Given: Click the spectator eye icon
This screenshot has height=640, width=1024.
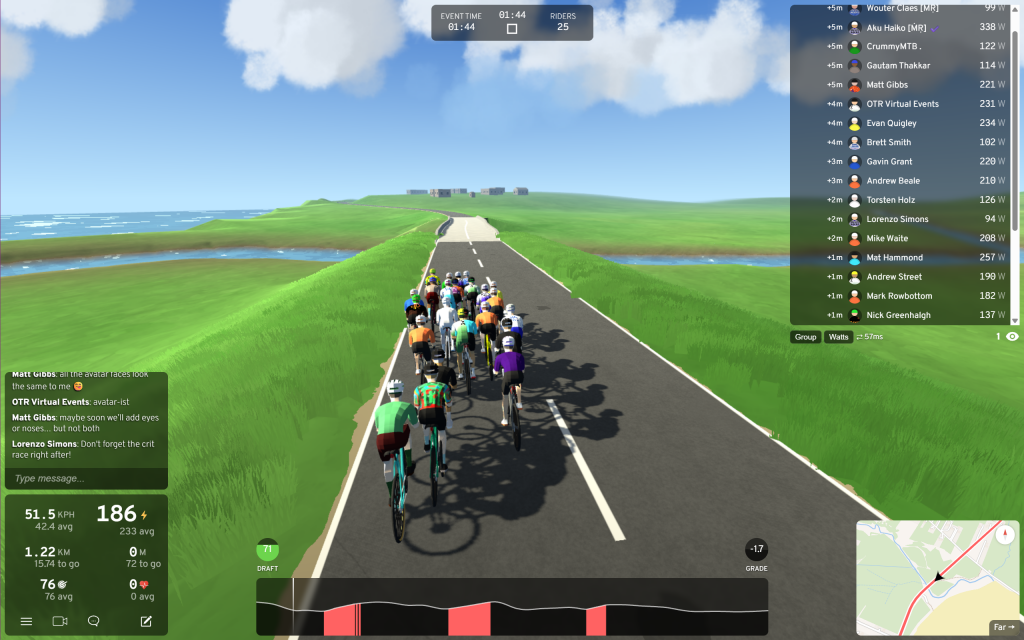Looking at the screenshot, I should [1012, 337].
